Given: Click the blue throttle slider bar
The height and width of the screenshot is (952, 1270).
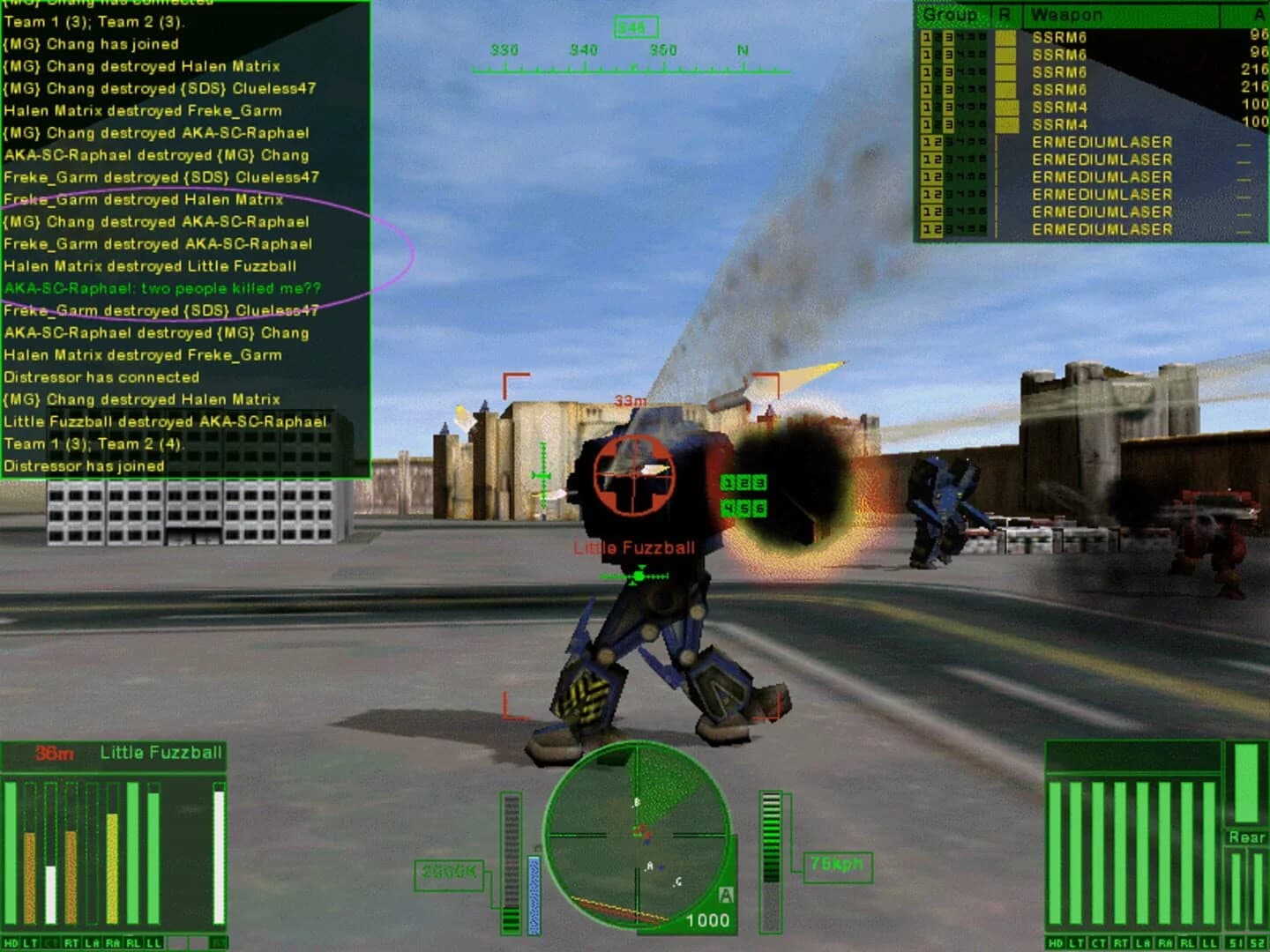Looking at the screenshot, I should pos(534,893).
